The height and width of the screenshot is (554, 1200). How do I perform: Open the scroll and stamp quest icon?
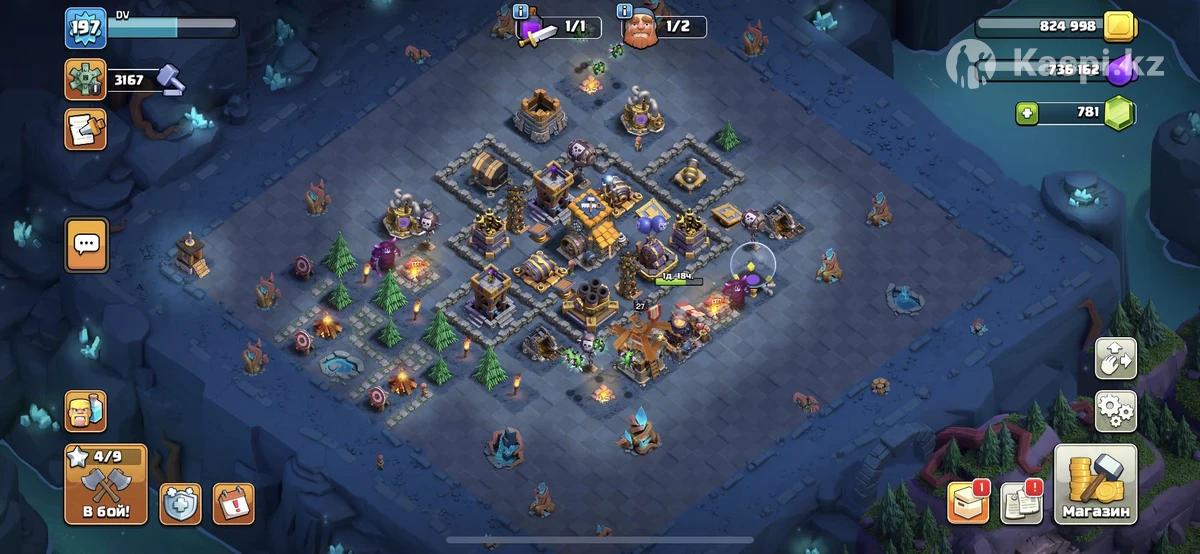[85, 130]
